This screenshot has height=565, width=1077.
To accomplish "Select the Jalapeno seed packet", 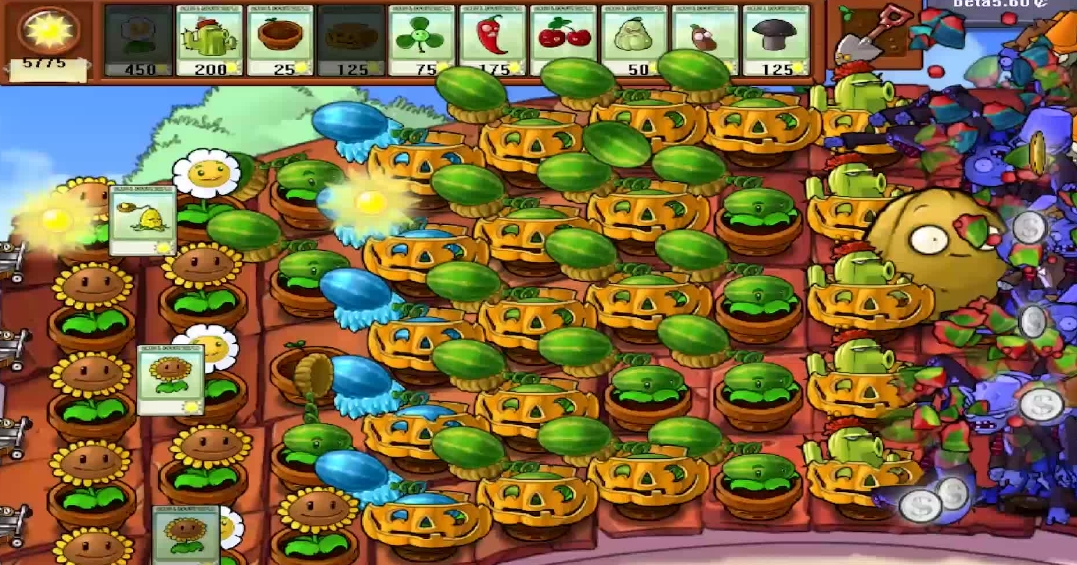I will [x=493, y=40].
